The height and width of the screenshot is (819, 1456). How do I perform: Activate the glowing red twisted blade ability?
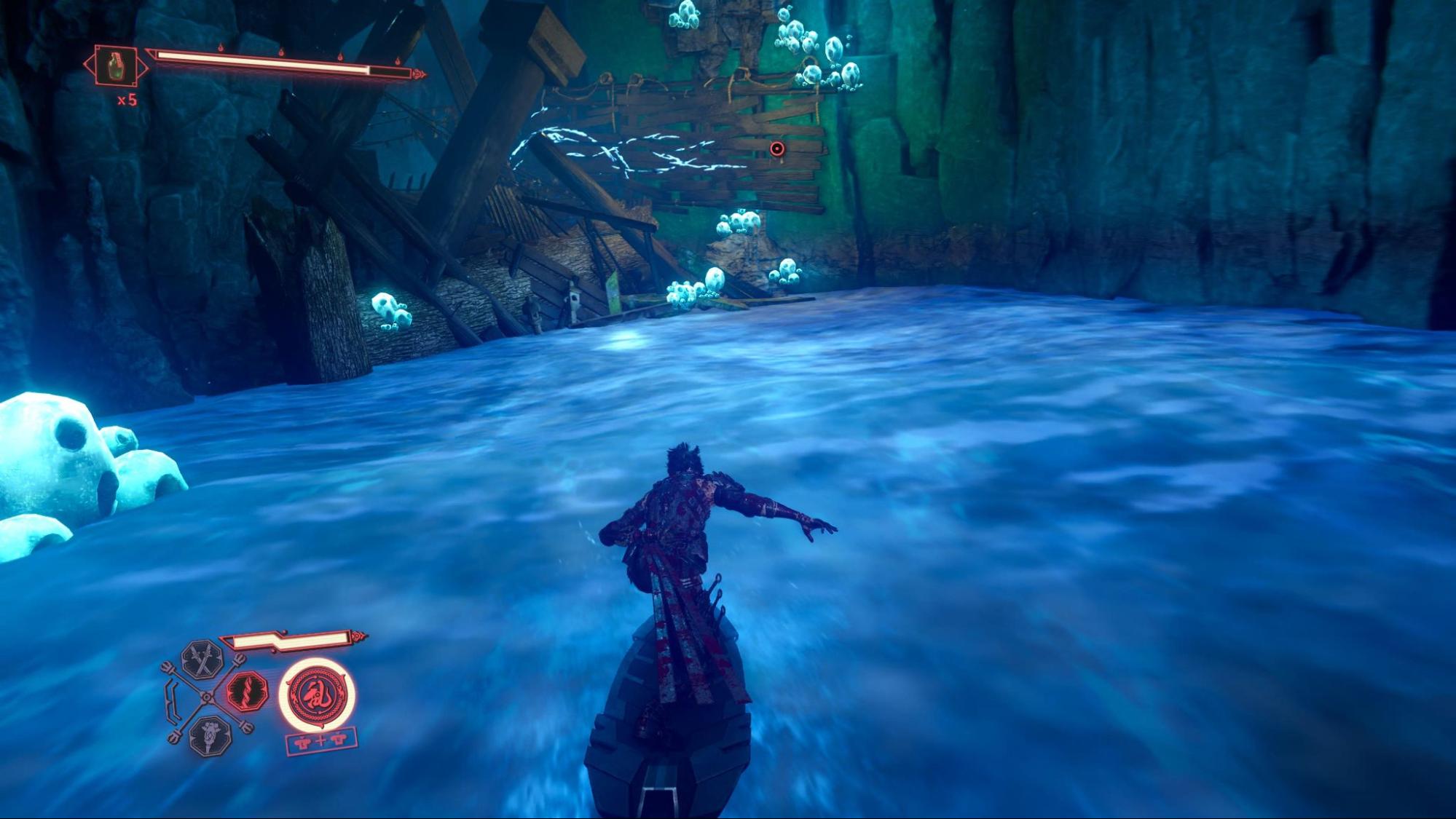point(247,691)
